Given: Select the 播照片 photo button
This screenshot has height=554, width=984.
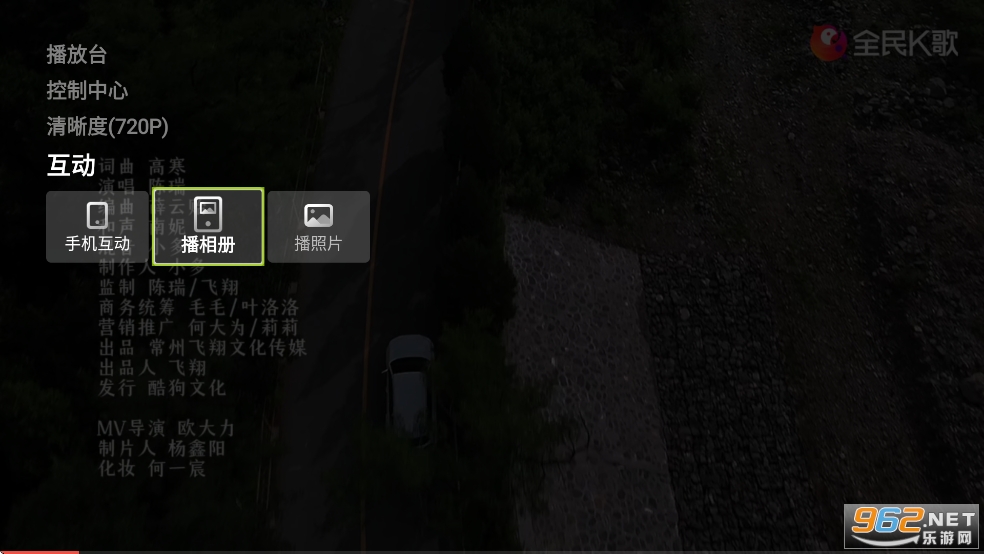Looking at the screenshot, I should [x=318, y=227].
